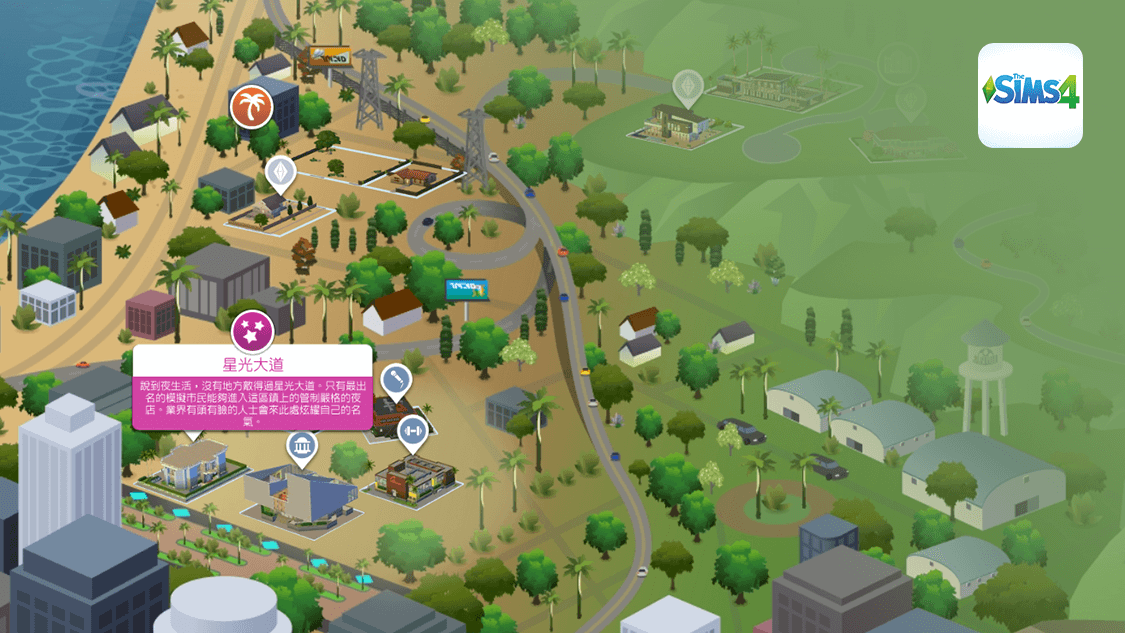Viewport: 1125px width, 633px height.
Task: Click the purple star 星光大道 marker
Action: (x=252, y=329)
